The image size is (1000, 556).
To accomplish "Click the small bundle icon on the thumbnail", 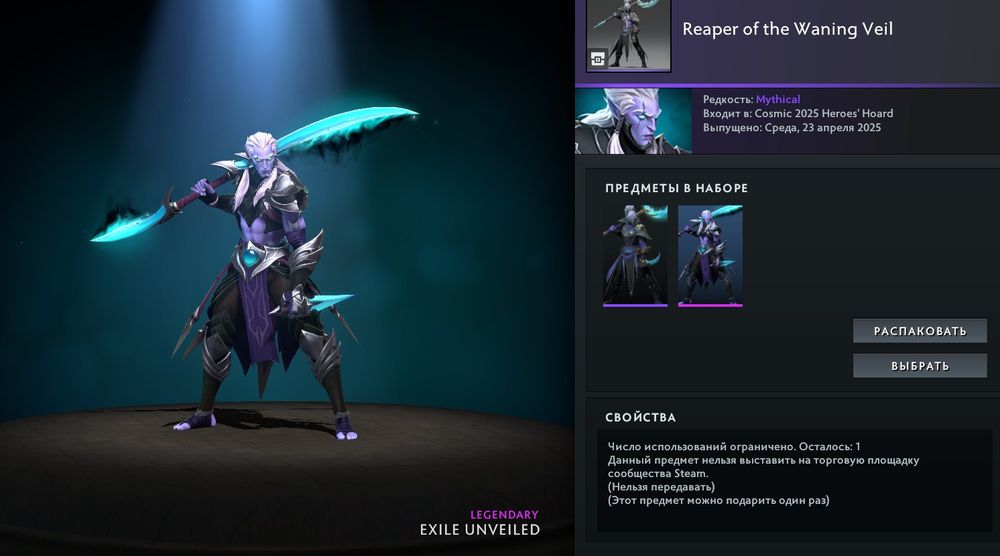I will (598, 59).
